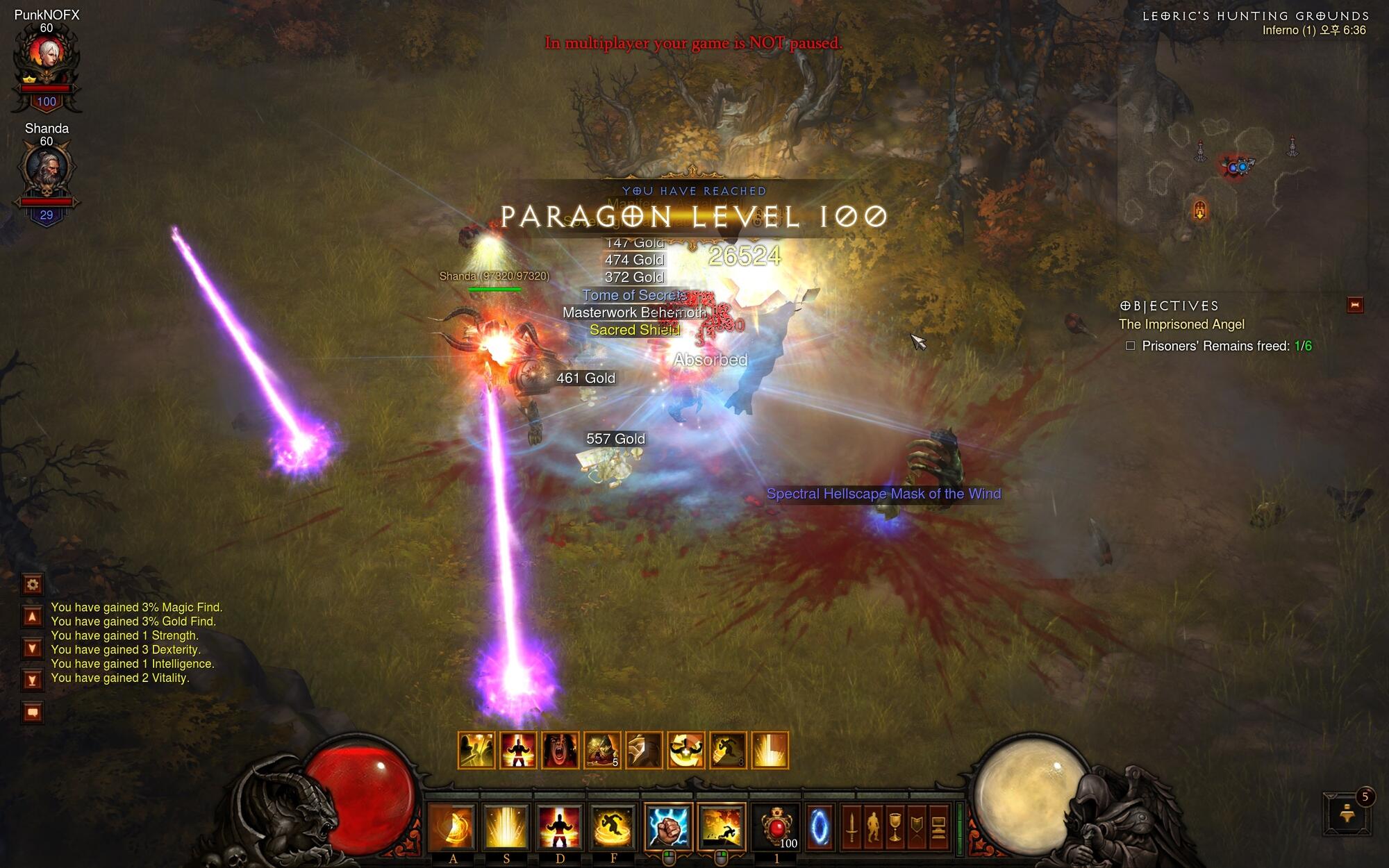Screen dimensions: 1389x868
Task: Open the chat settings gear button
Action: (x=33, y=584)
